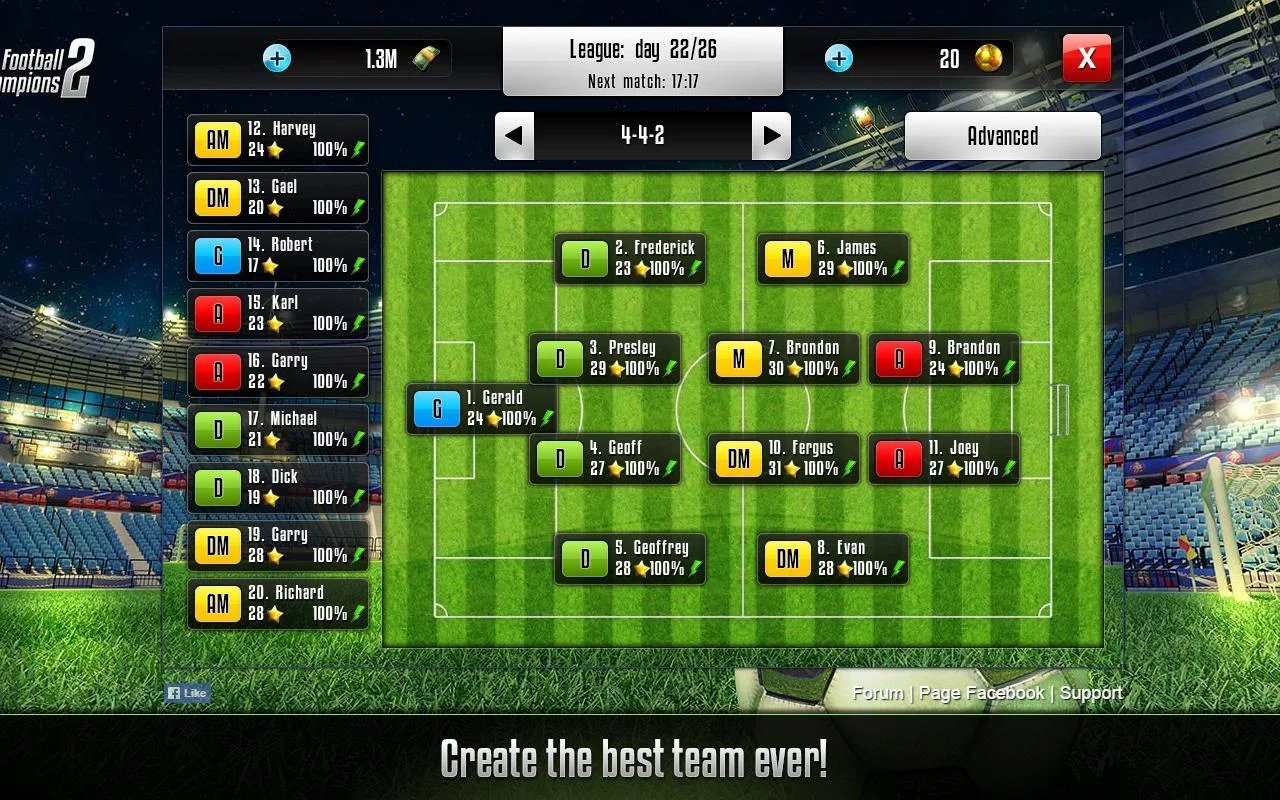This screenshot has width=1280, height=800.
Task: Switch to the previous formation
Action: [514, 136]
